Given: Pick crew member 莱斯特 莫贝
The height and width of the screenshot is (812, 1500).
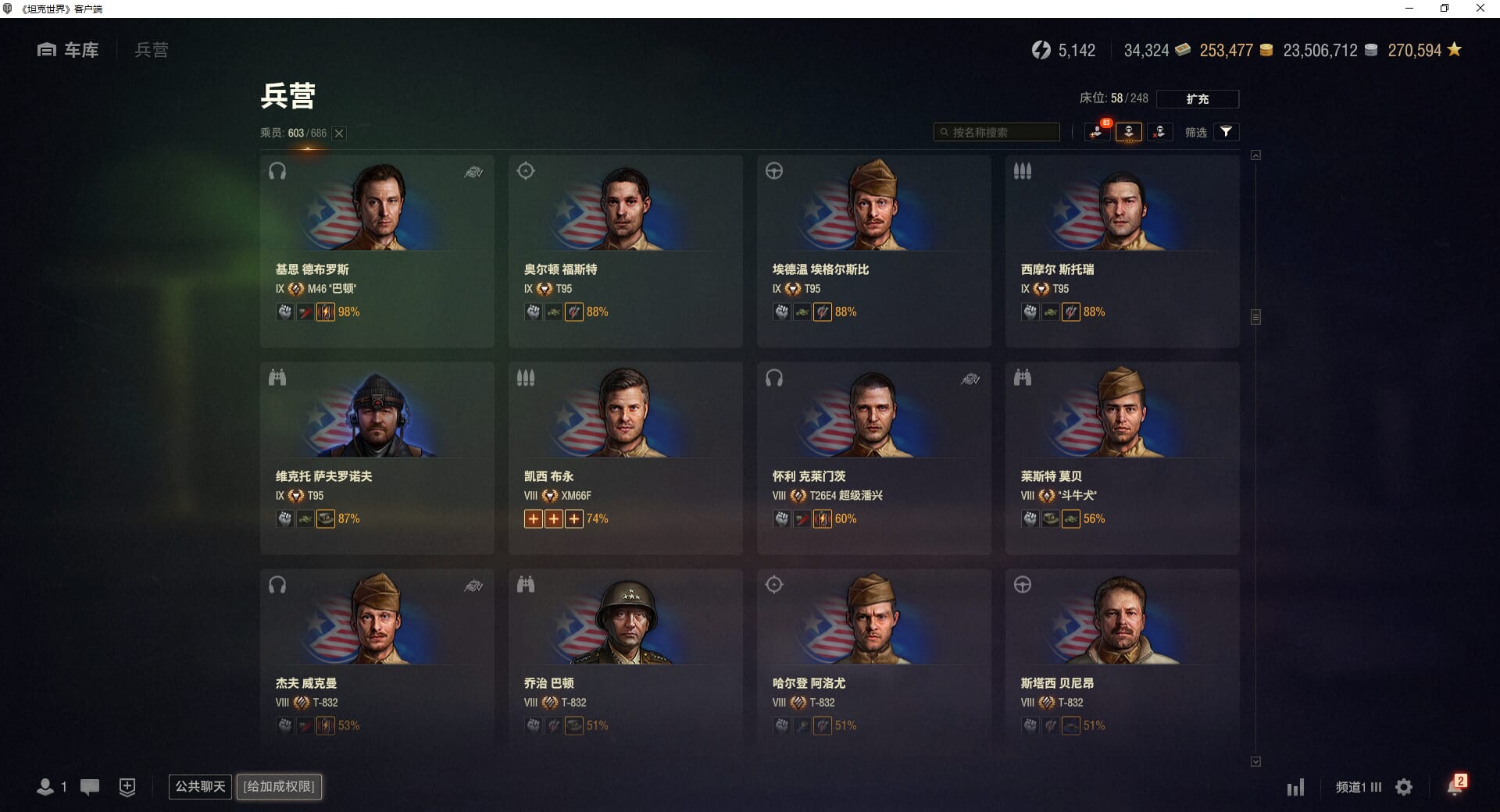Looking at the screenshot, I should (1122, 457).
